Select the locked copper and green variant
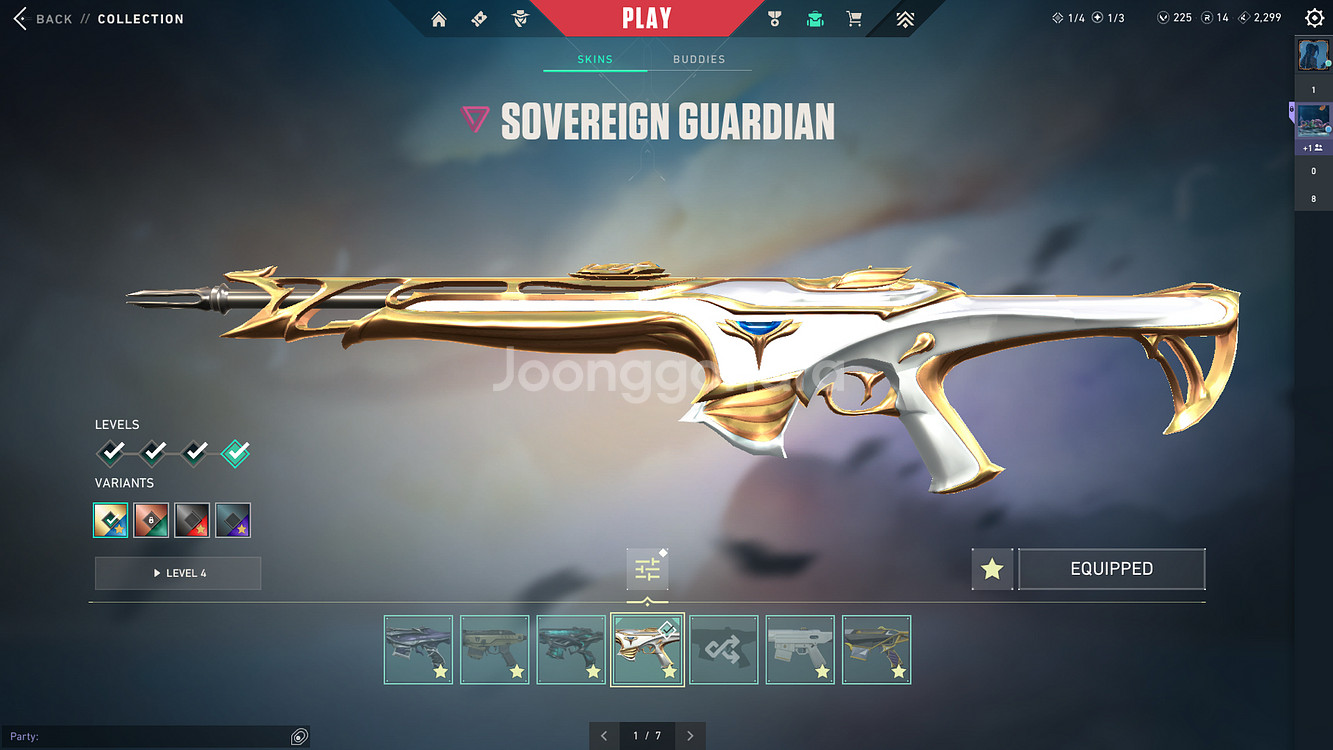Viewport: 1333px width, 750px height. pyautogui.click(x=151, y=520)
